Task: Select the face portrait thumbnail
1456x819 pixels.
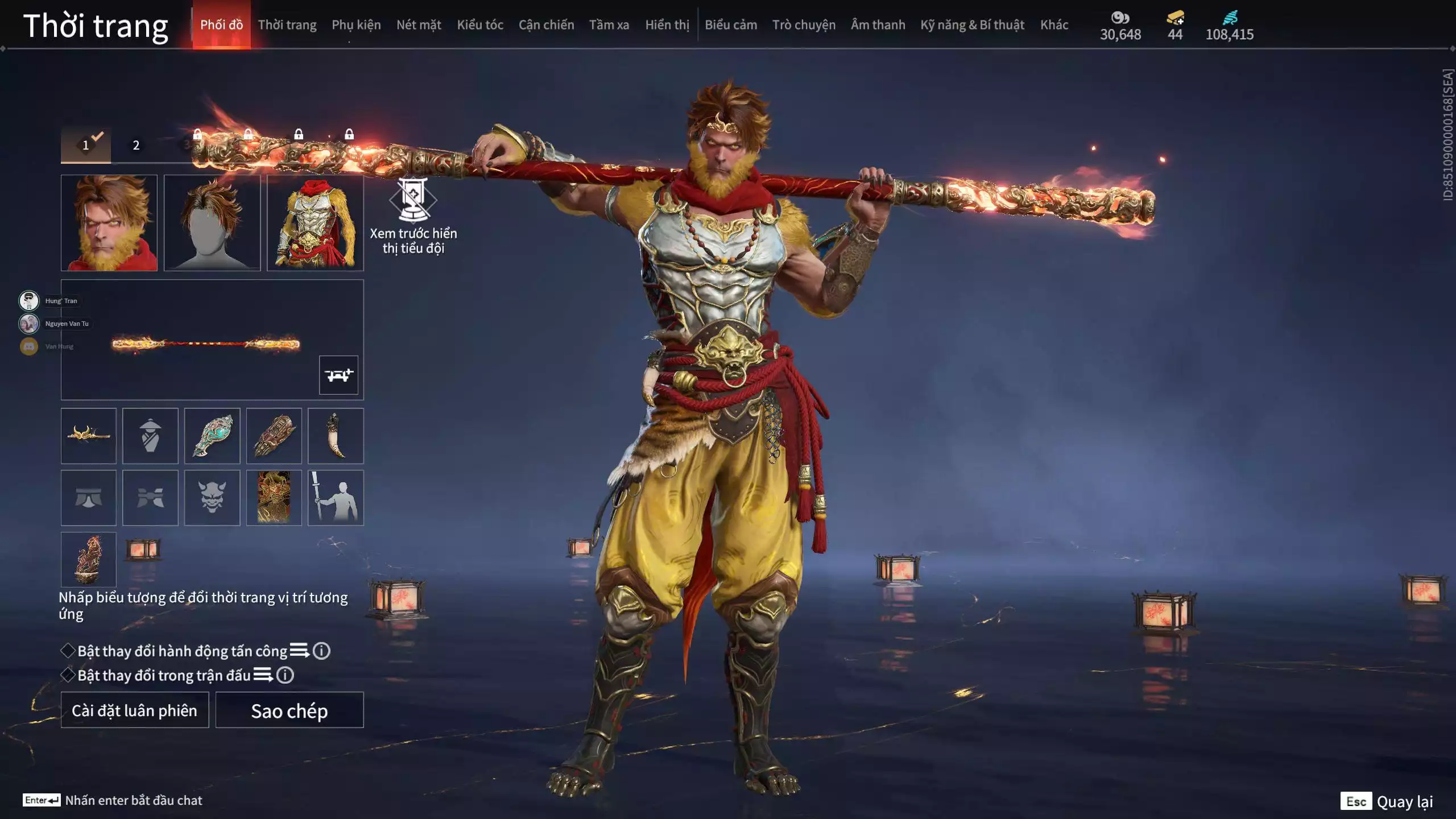Action: tap(109, 222)
